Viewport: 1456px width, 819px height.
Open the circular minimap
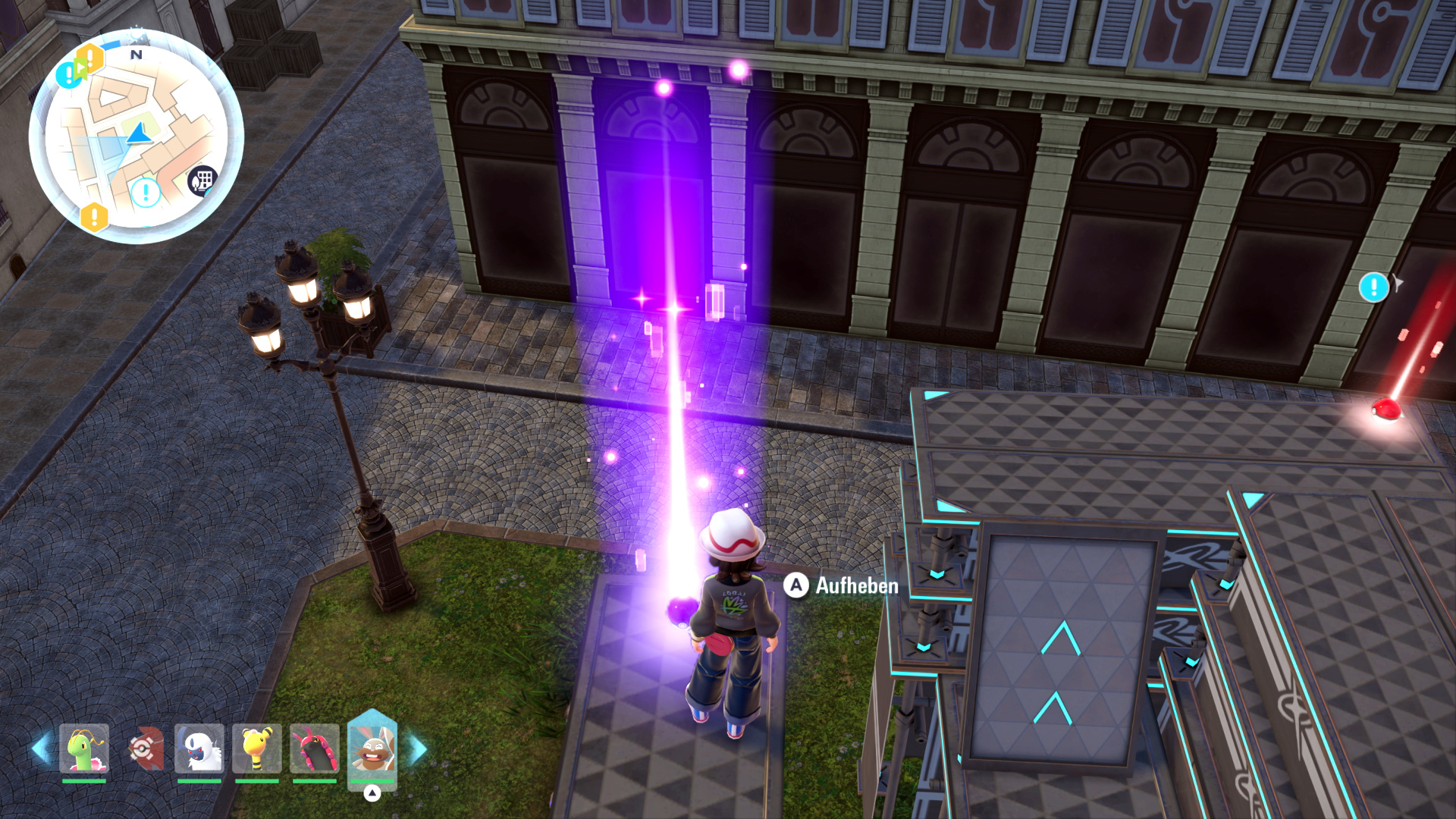(x=136, y=136)
